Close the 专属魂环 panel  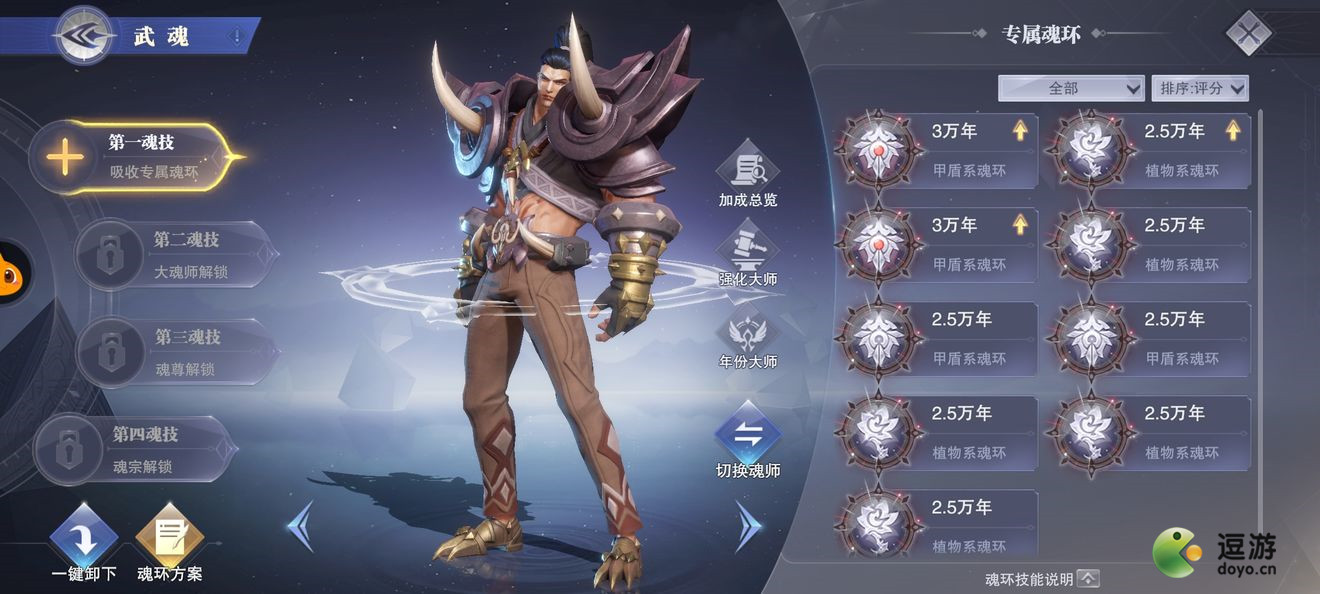(1248, 35)
